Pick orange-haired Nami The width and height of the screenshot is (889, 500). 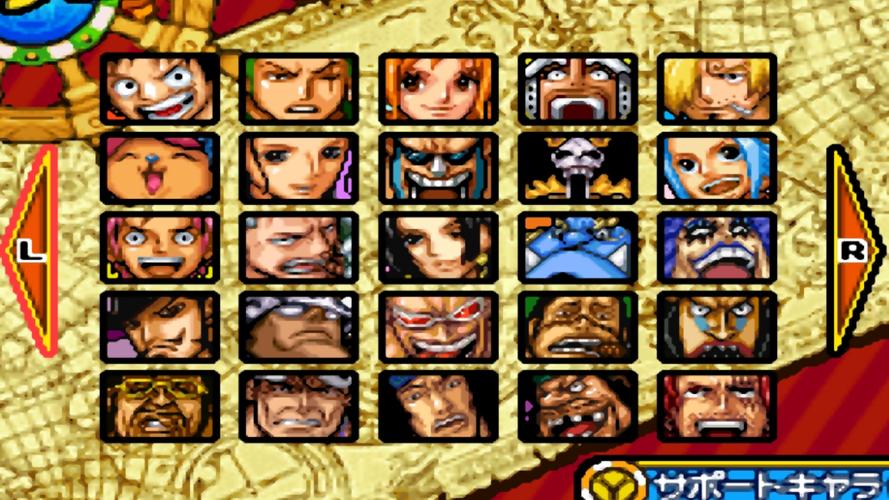tap(438, 88)
